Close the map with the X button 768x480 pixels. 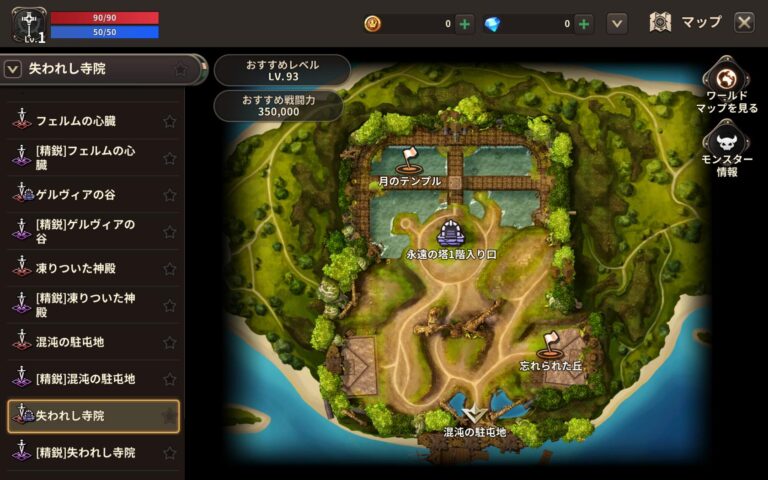click(744, 22)
